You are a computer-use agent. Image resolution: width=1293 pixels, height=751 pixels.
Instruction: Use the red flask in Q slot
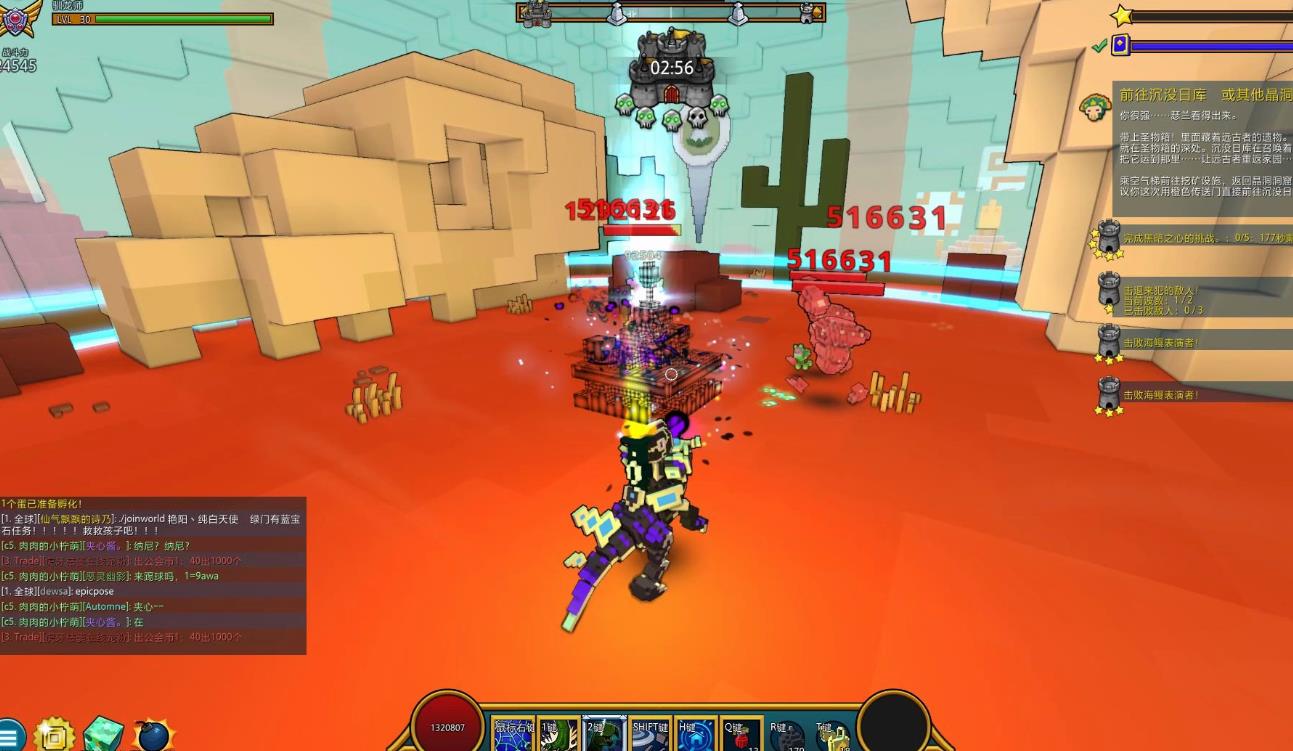point(742,735)
